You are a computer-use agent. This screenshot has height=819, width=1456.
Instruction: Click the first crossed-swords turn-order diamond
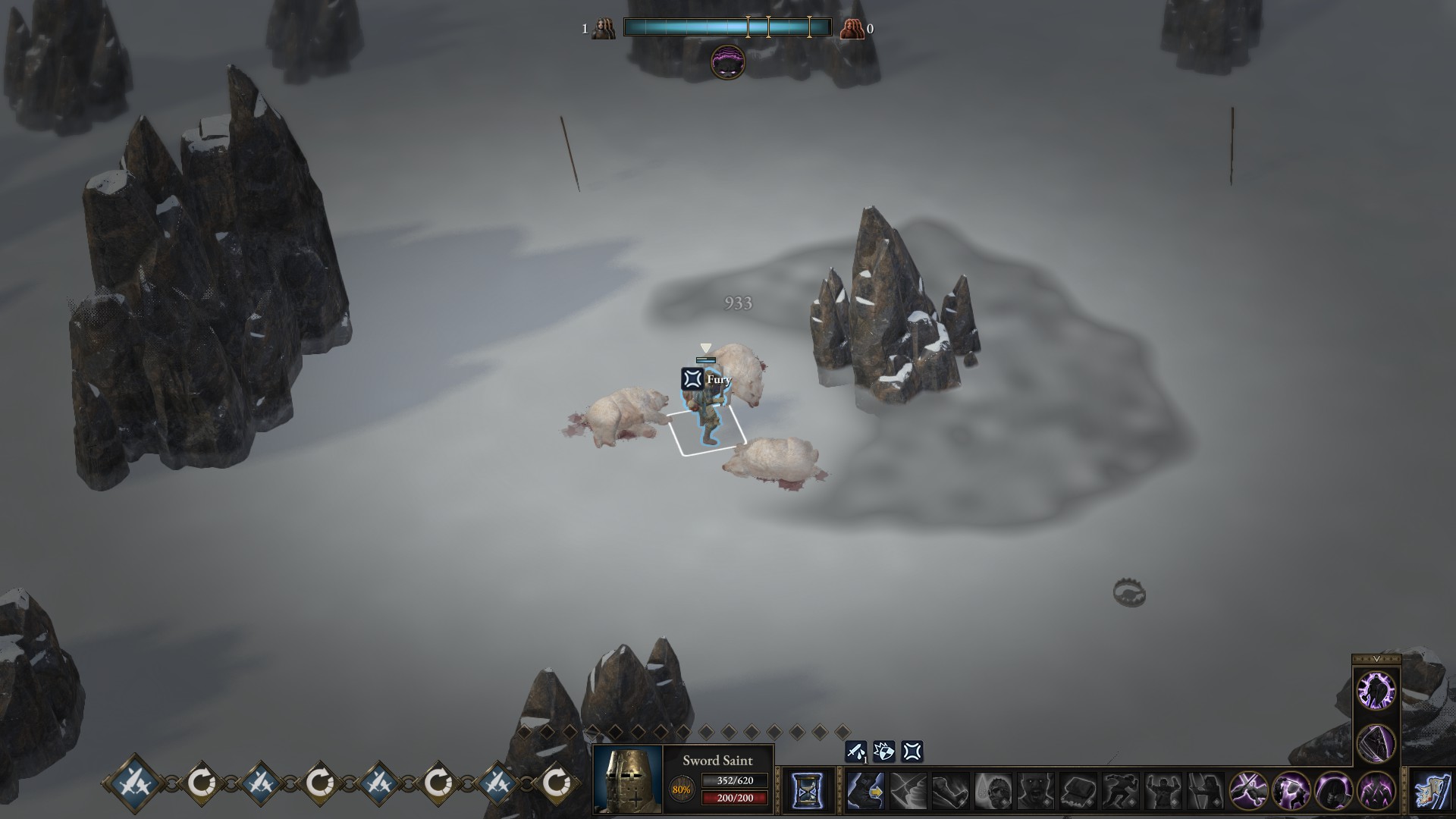135,783
